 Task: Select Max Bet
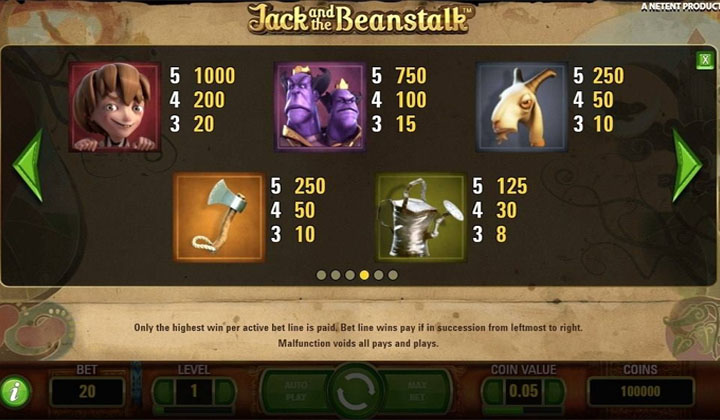[417, 391]
